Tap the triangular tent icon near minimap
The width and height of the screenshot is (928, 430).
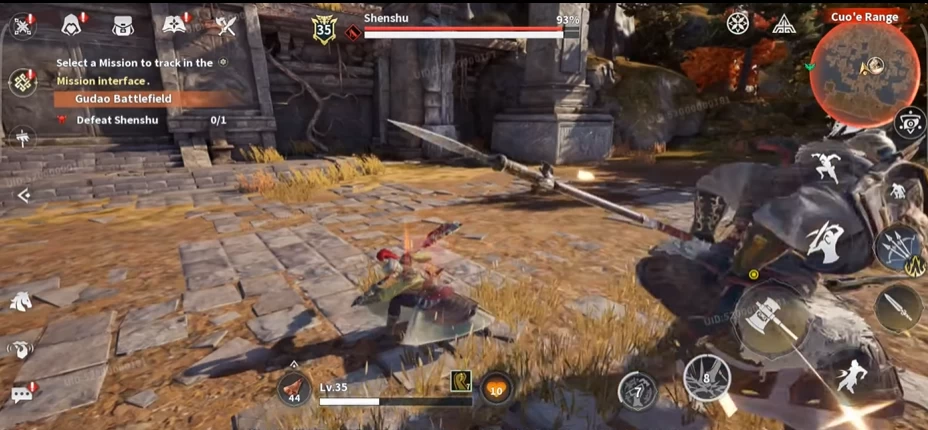coord(783,24)
